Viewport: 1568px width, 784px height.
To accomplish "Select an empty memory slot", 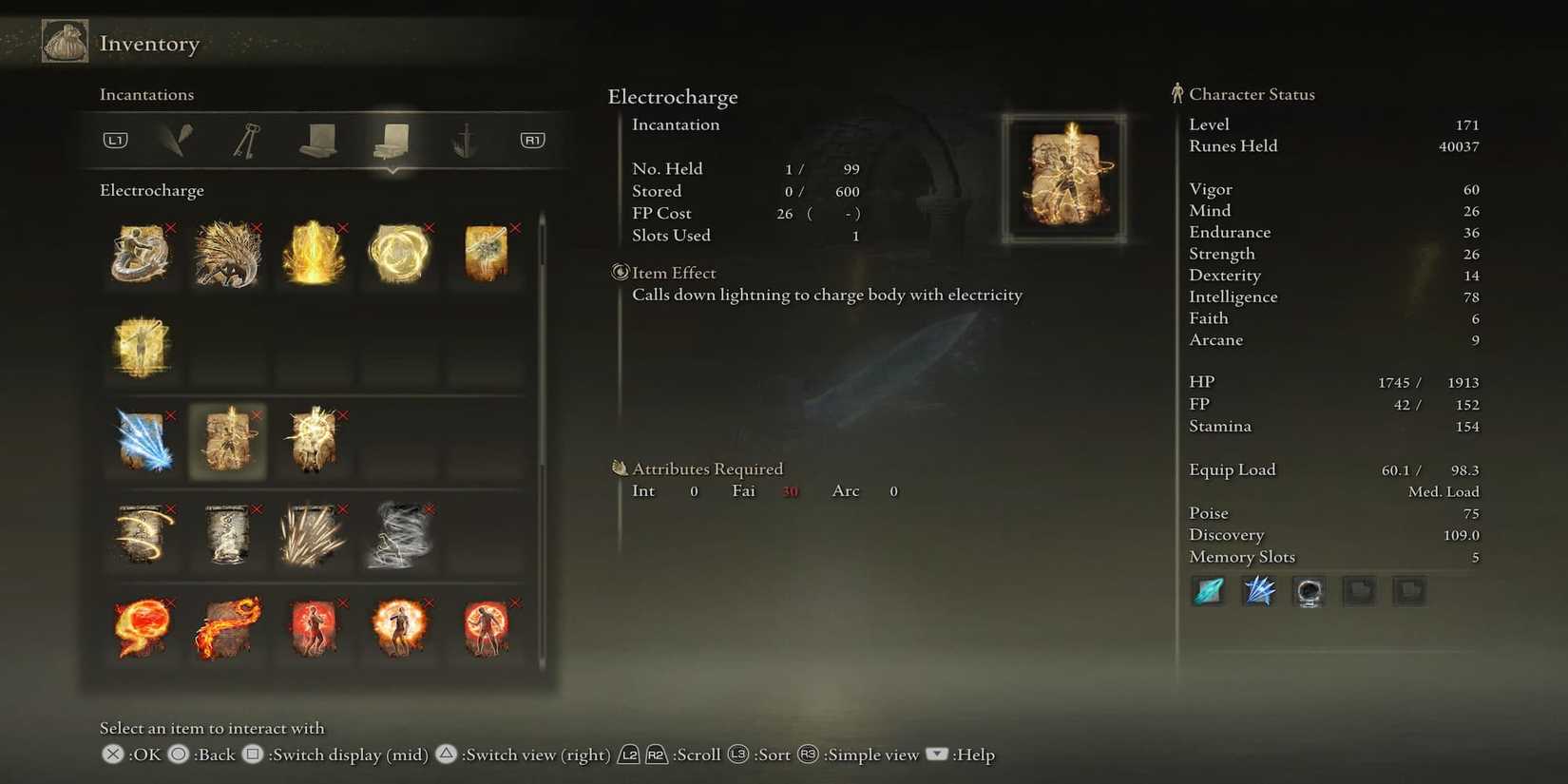I will coord(1360,590).
